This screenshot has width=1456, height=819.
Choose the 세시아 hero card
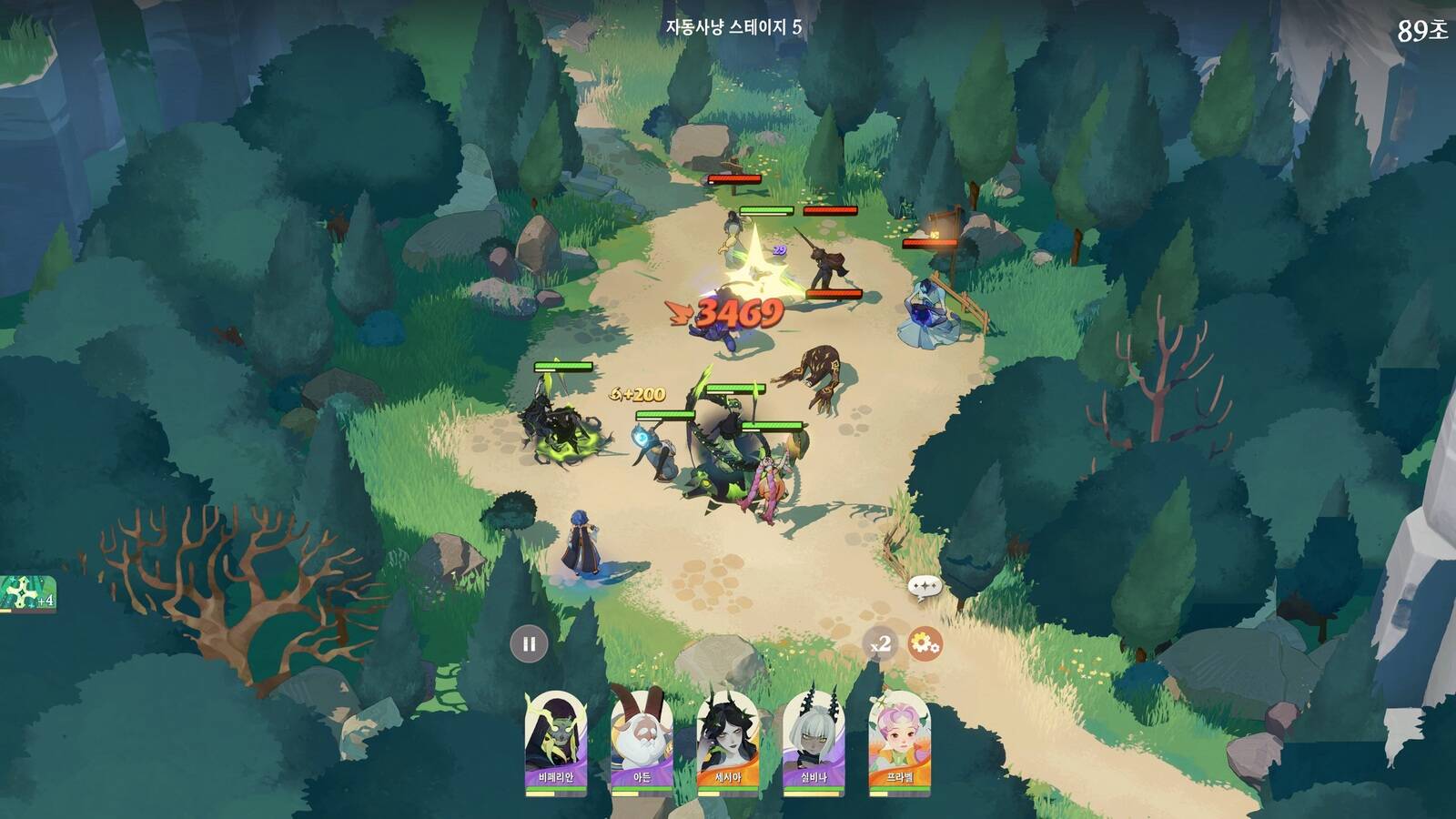[x=728, y=742]
